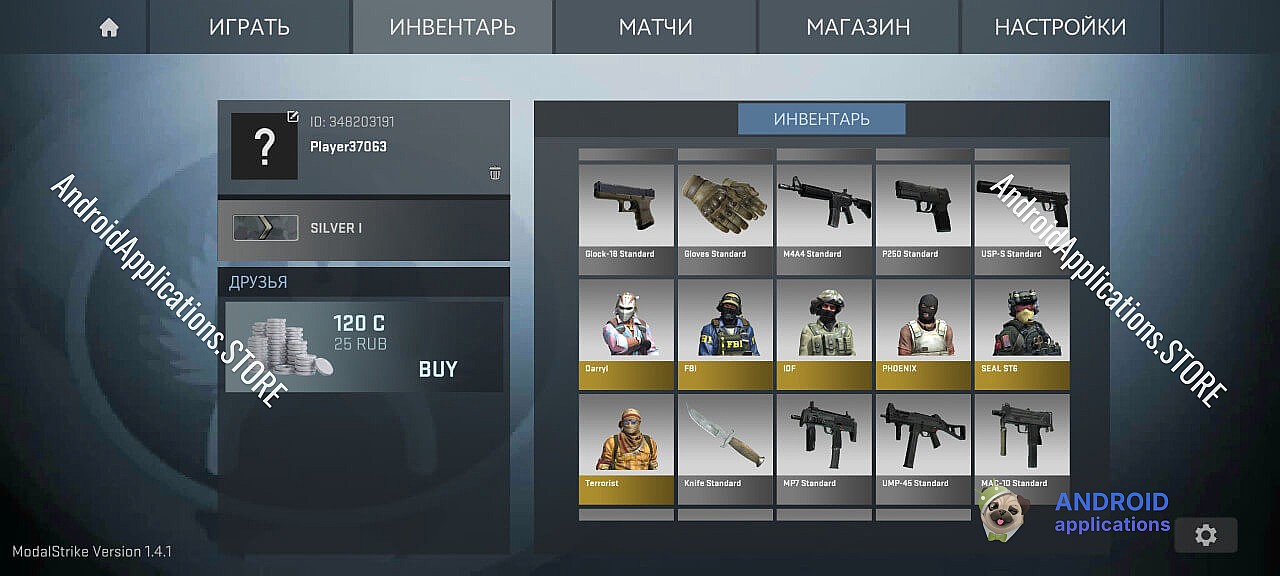The image size is (1280, 576).
Task: Go to the home screen icon
Action: 109,27
